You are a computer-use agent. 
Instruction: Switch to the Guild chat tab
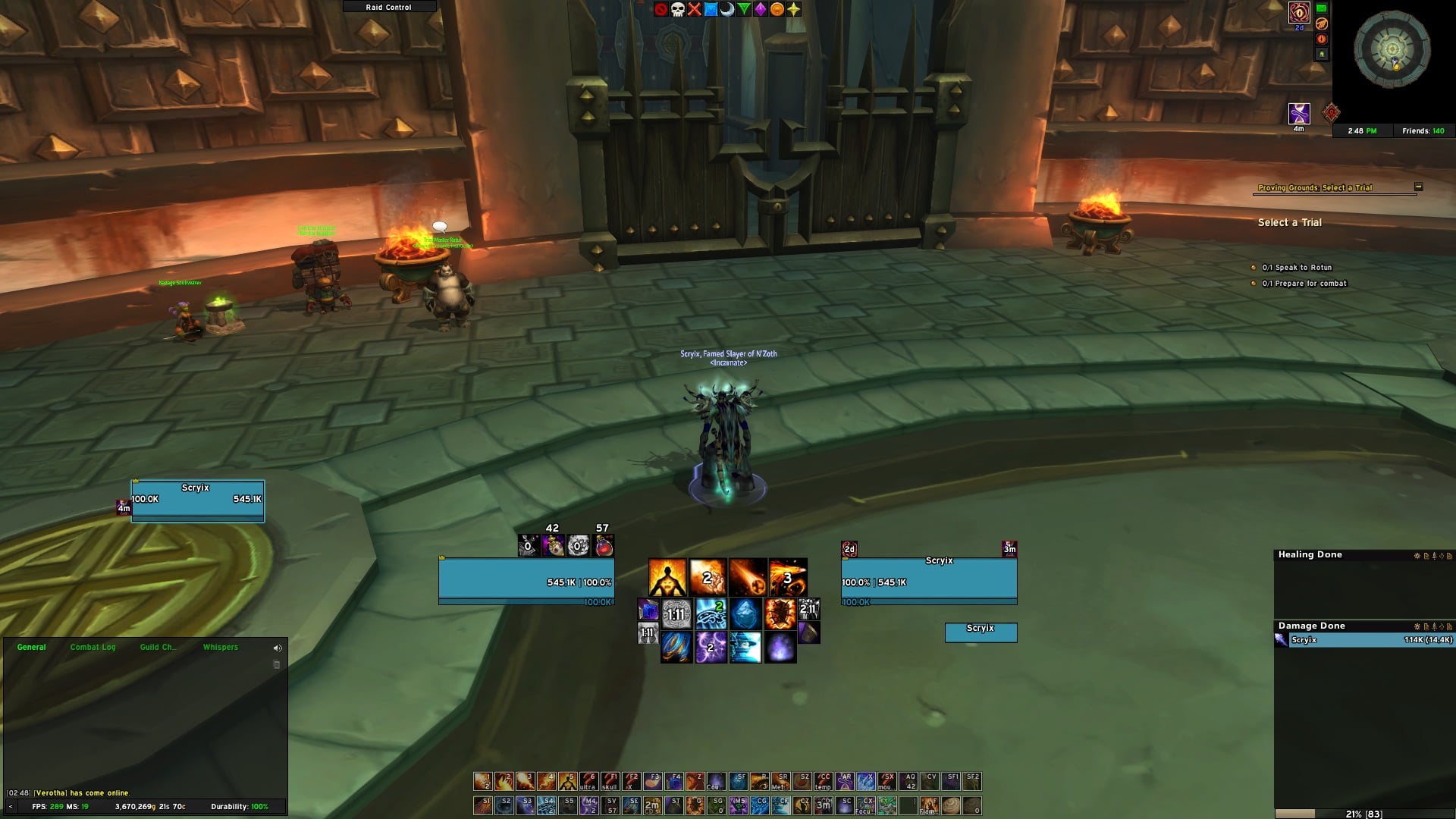tap(158, 647)
